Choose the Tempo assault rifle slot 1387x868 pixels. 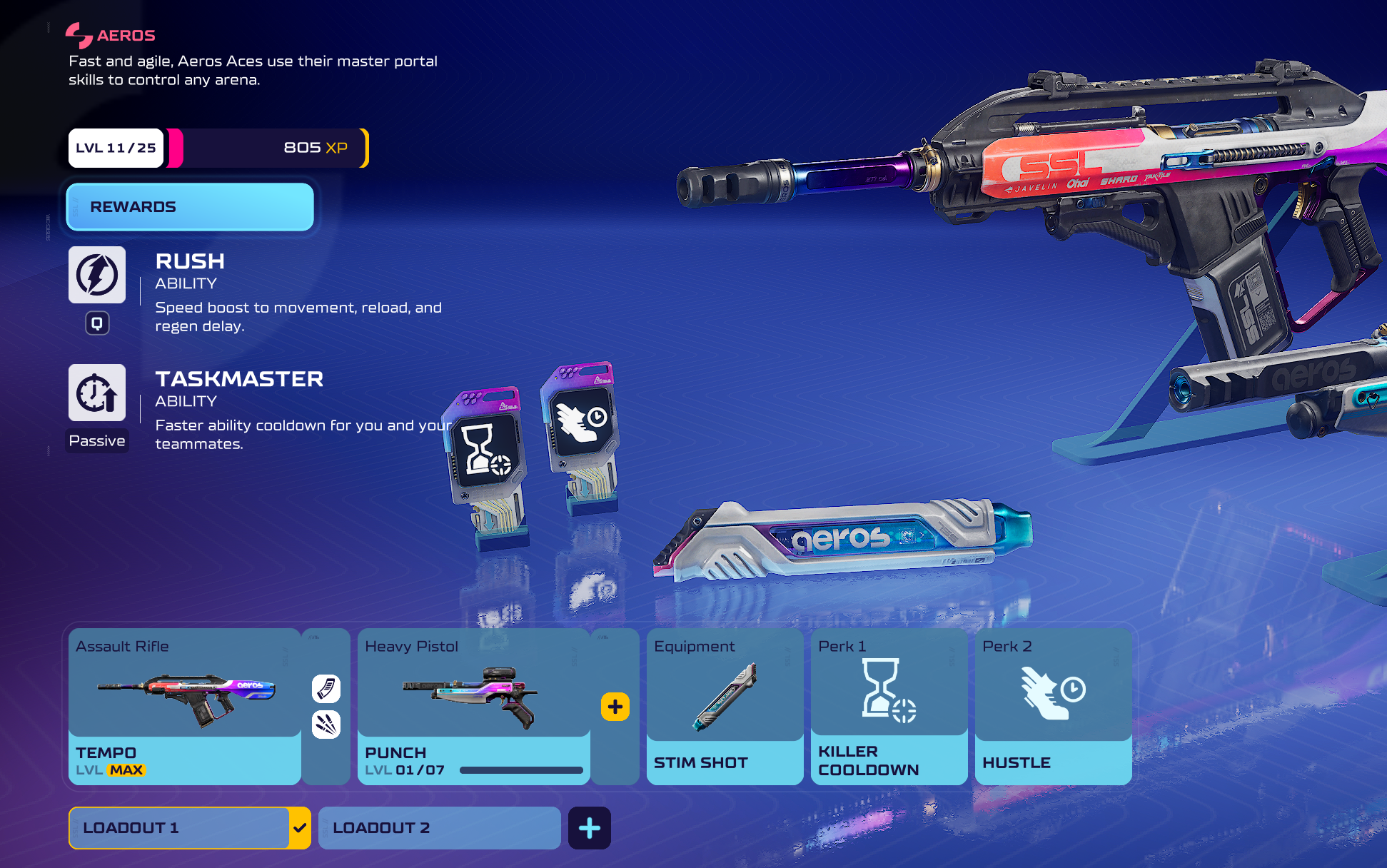coord(184,707)
